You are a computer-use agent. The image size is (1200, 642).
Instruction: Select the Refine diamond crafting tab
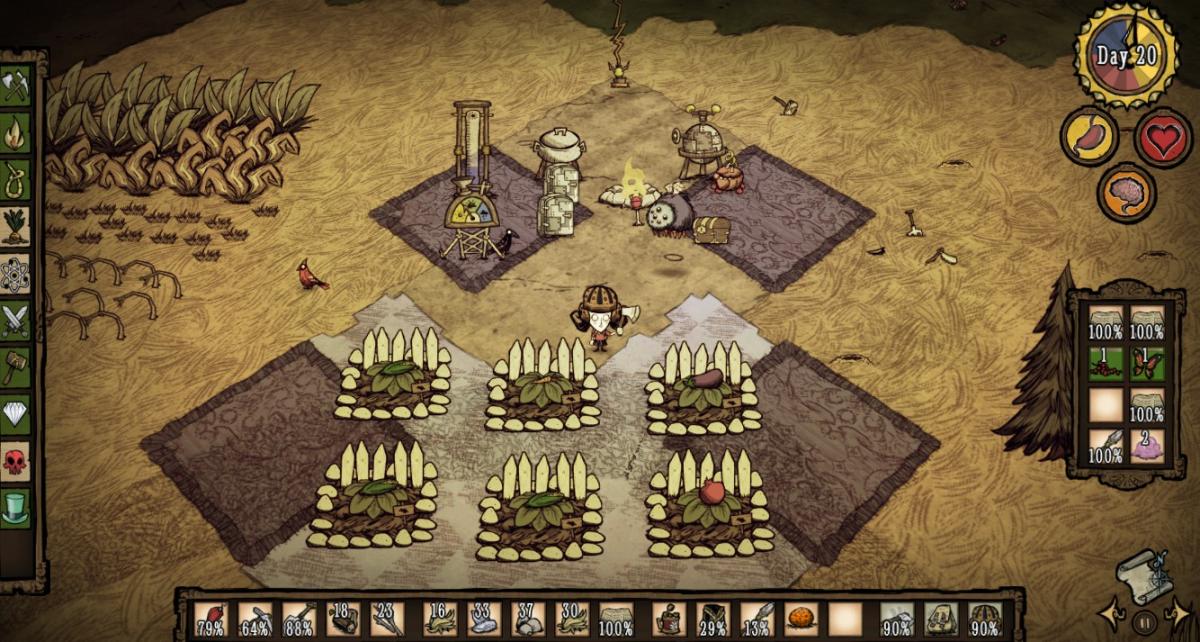click(x=16, y=413)
